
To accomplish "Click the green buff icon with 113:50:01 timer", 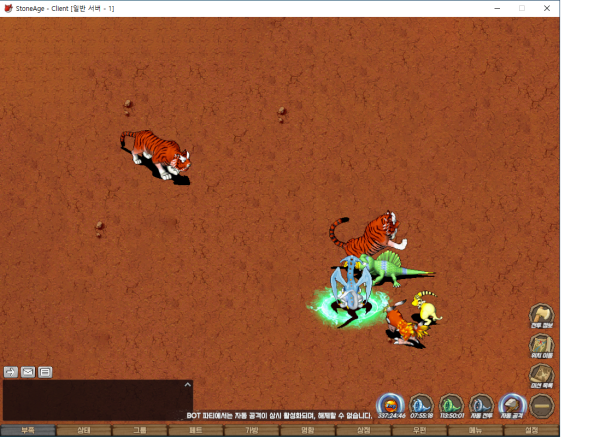I will pyautogui.click(x=452, y=405).
